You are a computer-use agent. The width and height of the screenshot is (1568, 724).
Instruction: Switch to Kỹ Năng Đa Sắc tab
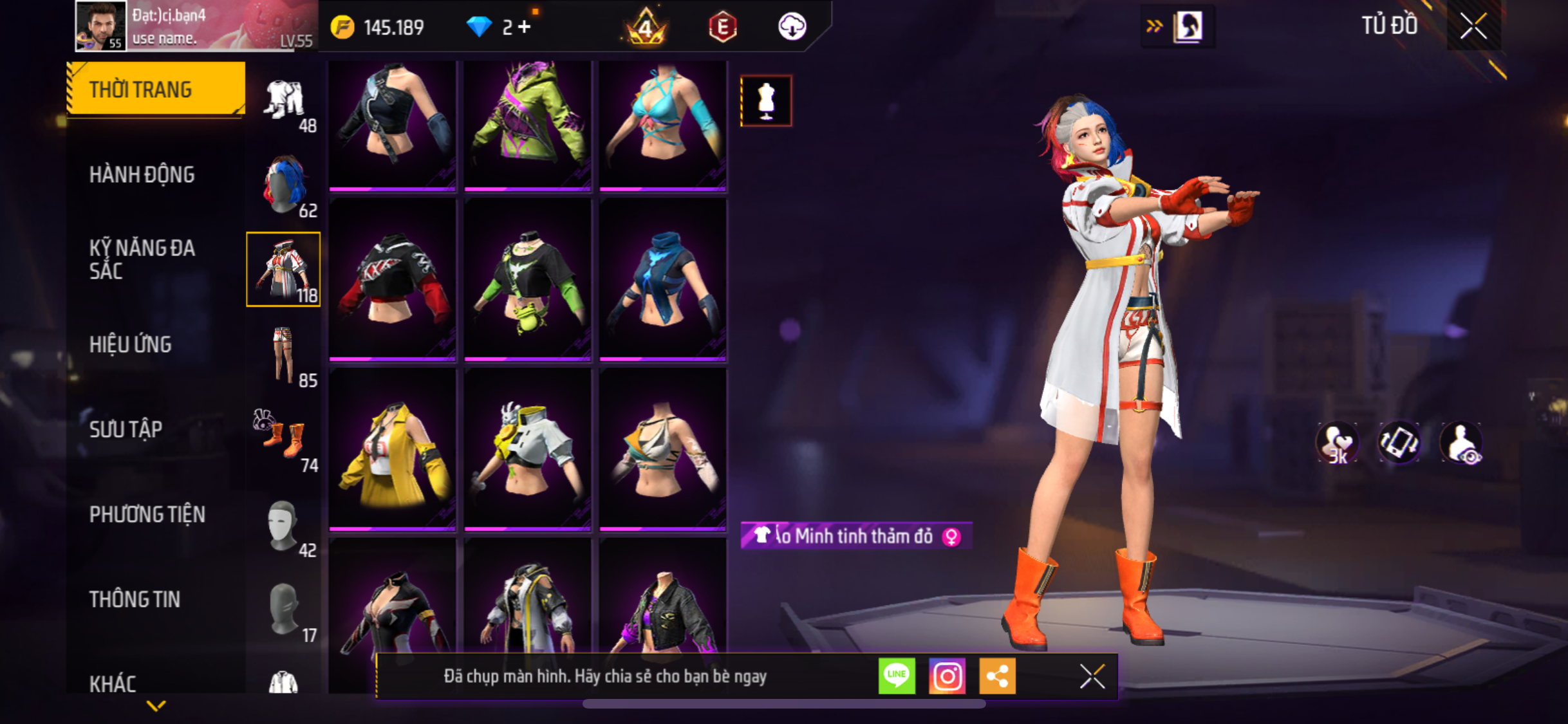142,259
